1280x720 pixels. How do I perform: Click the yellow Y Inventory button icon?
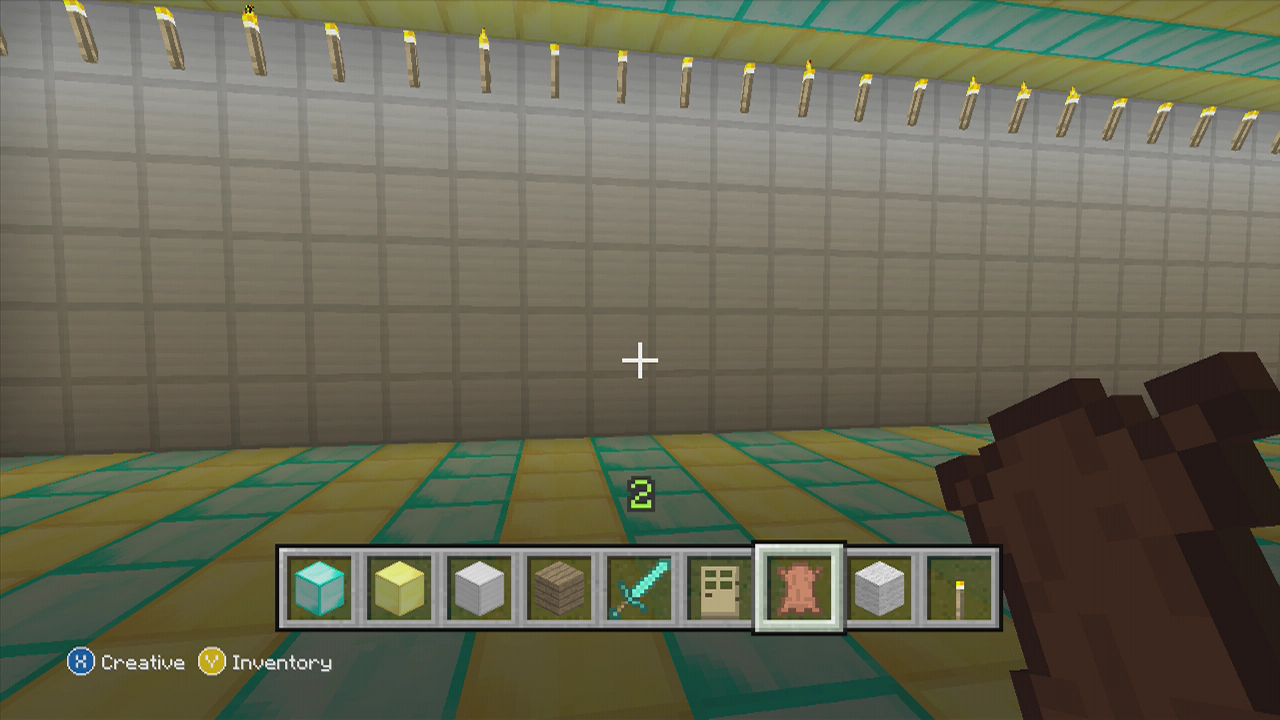[x=210, y=662]
